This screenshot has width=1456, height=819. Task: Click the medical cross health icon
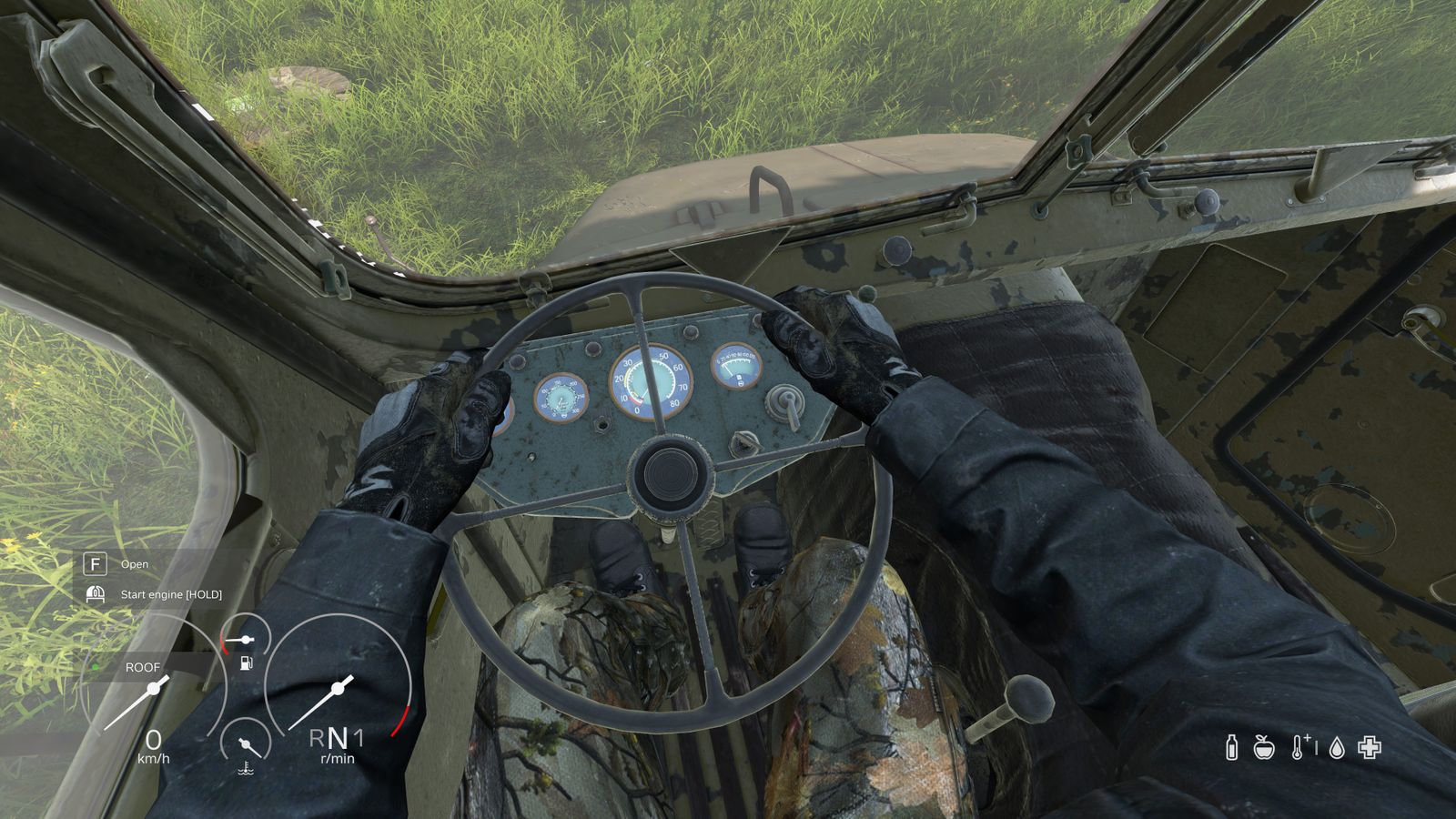[x=1368, y=748]
